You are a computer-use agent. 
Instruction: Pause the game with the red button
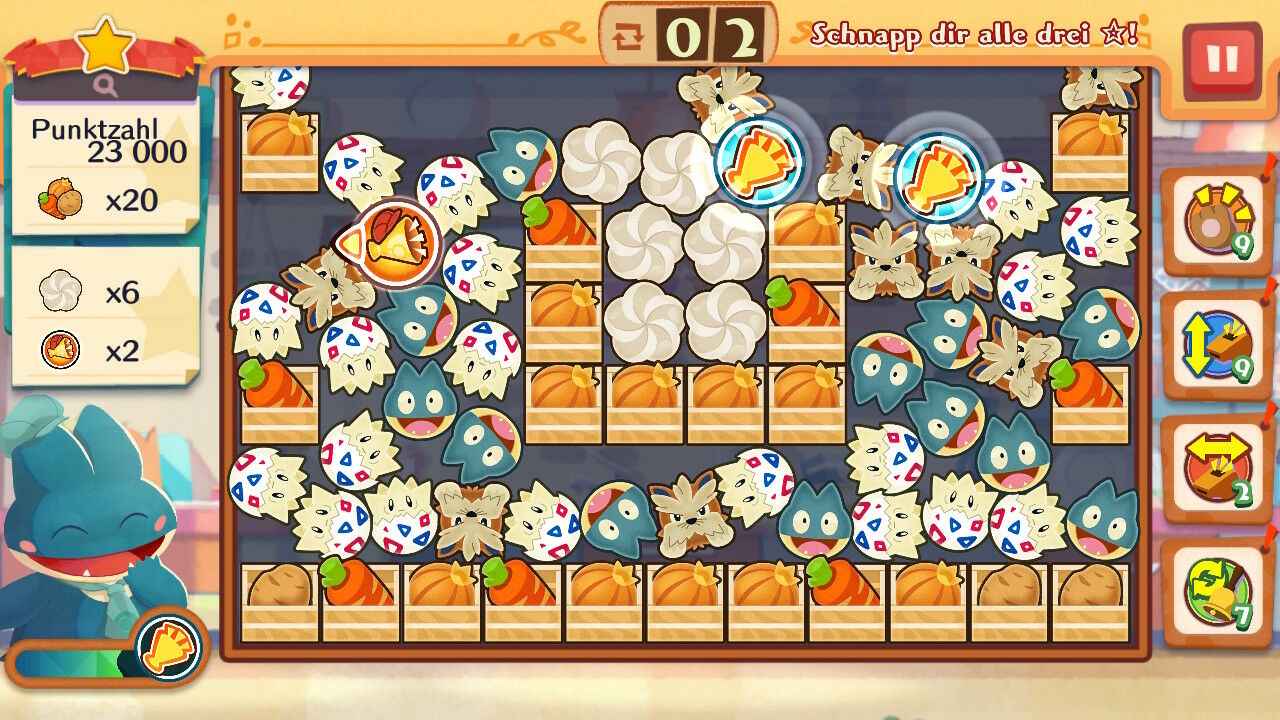click(1221, 60)
